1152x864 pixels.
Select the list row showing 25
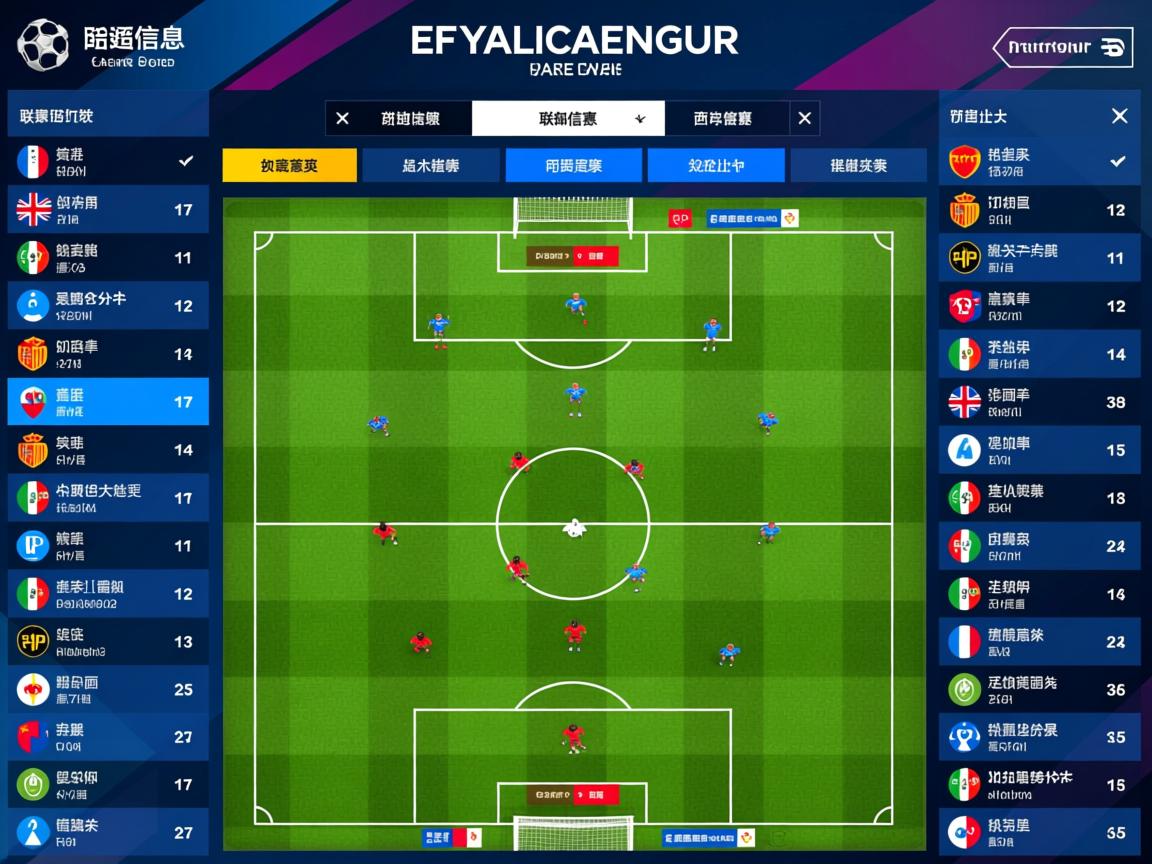(x=108, y=690)
